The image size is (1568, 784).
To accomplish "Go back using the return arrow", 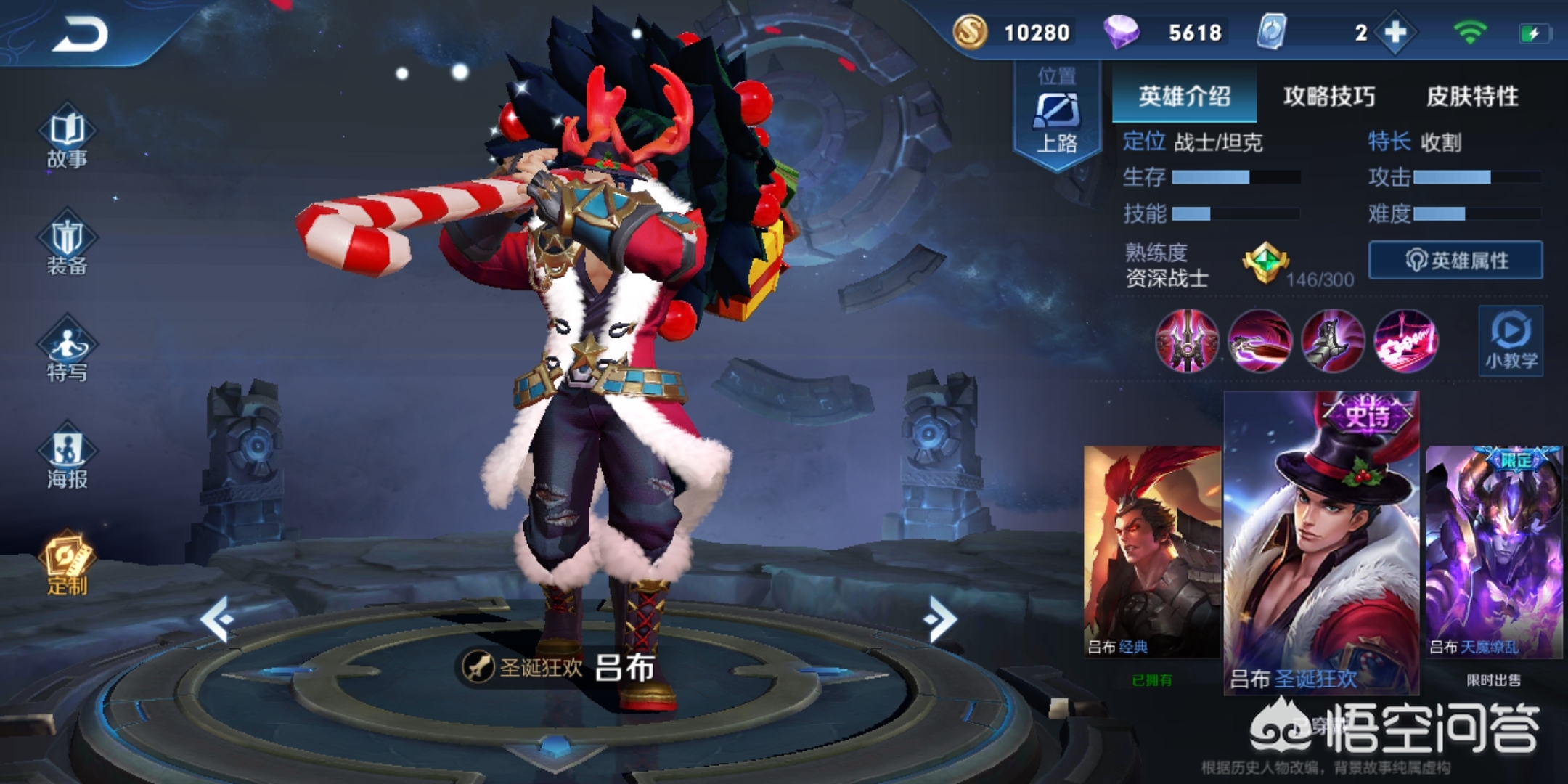I will 80,34.
